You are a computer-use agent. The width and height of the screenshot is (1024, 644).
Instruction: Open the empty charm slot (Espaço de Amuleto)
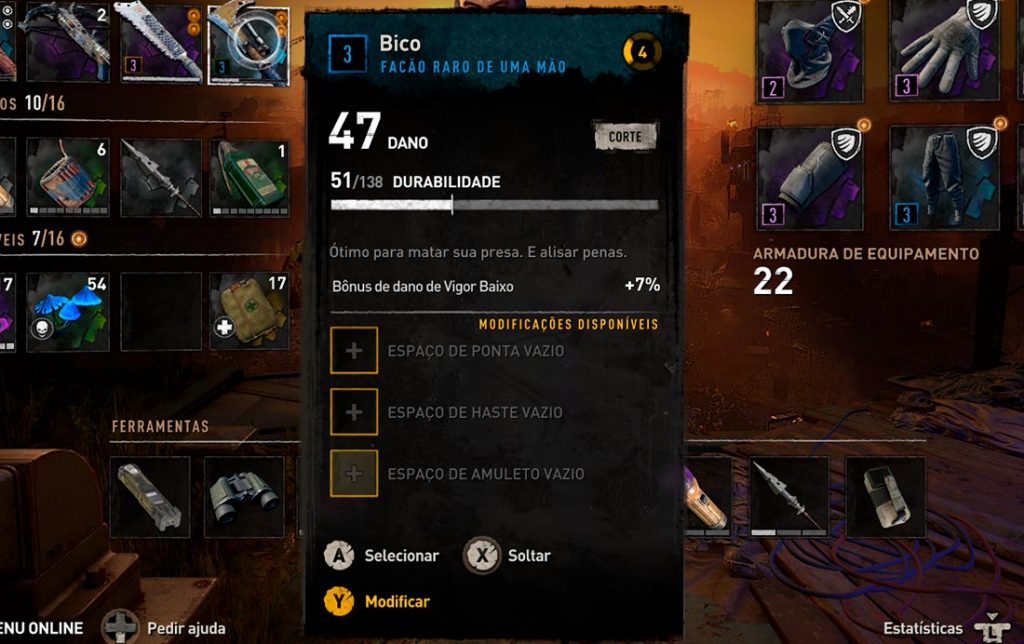354,473
